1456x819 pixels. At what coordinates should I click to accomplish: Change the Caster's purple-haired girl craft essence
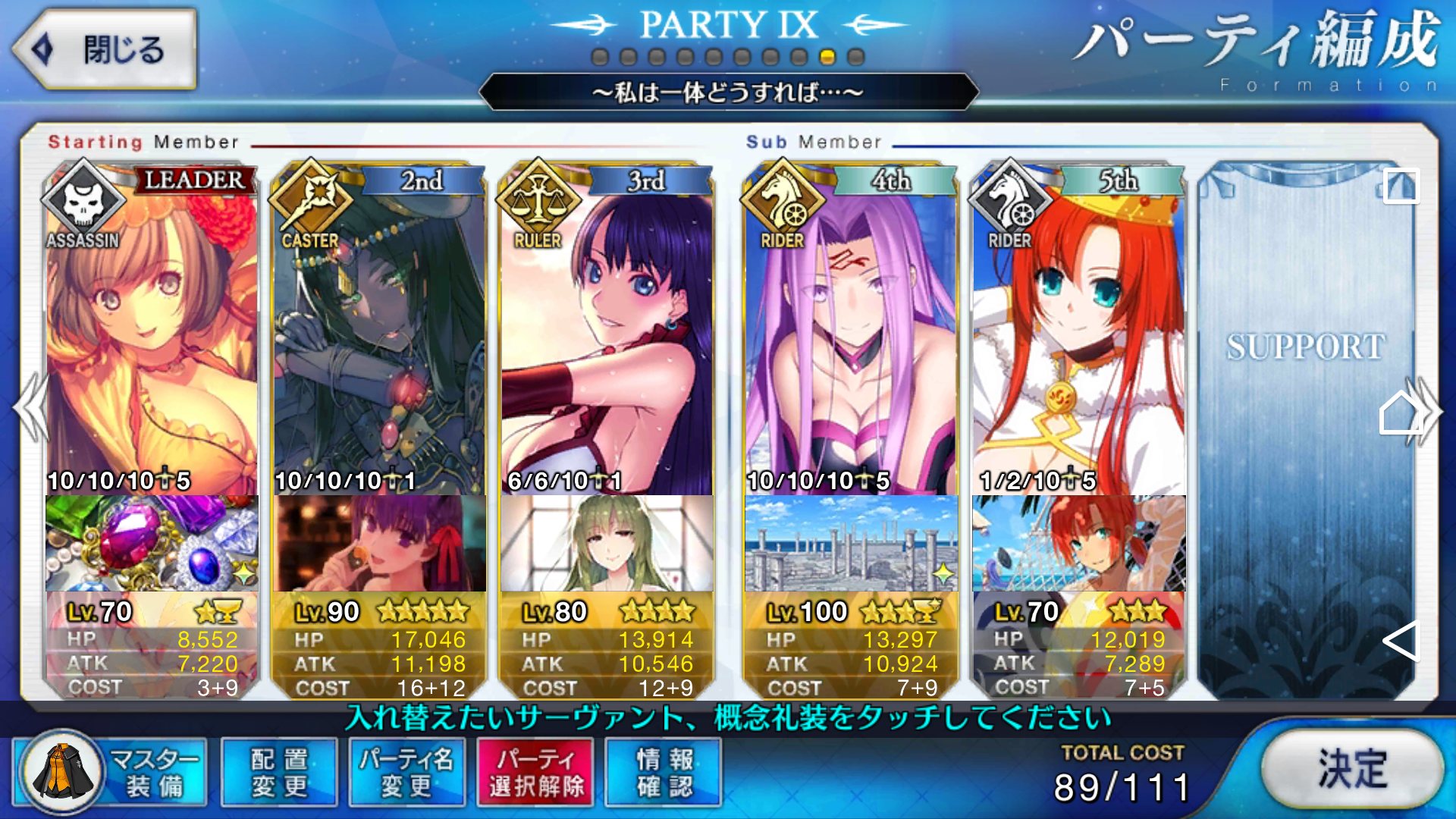tap(379, 543)
